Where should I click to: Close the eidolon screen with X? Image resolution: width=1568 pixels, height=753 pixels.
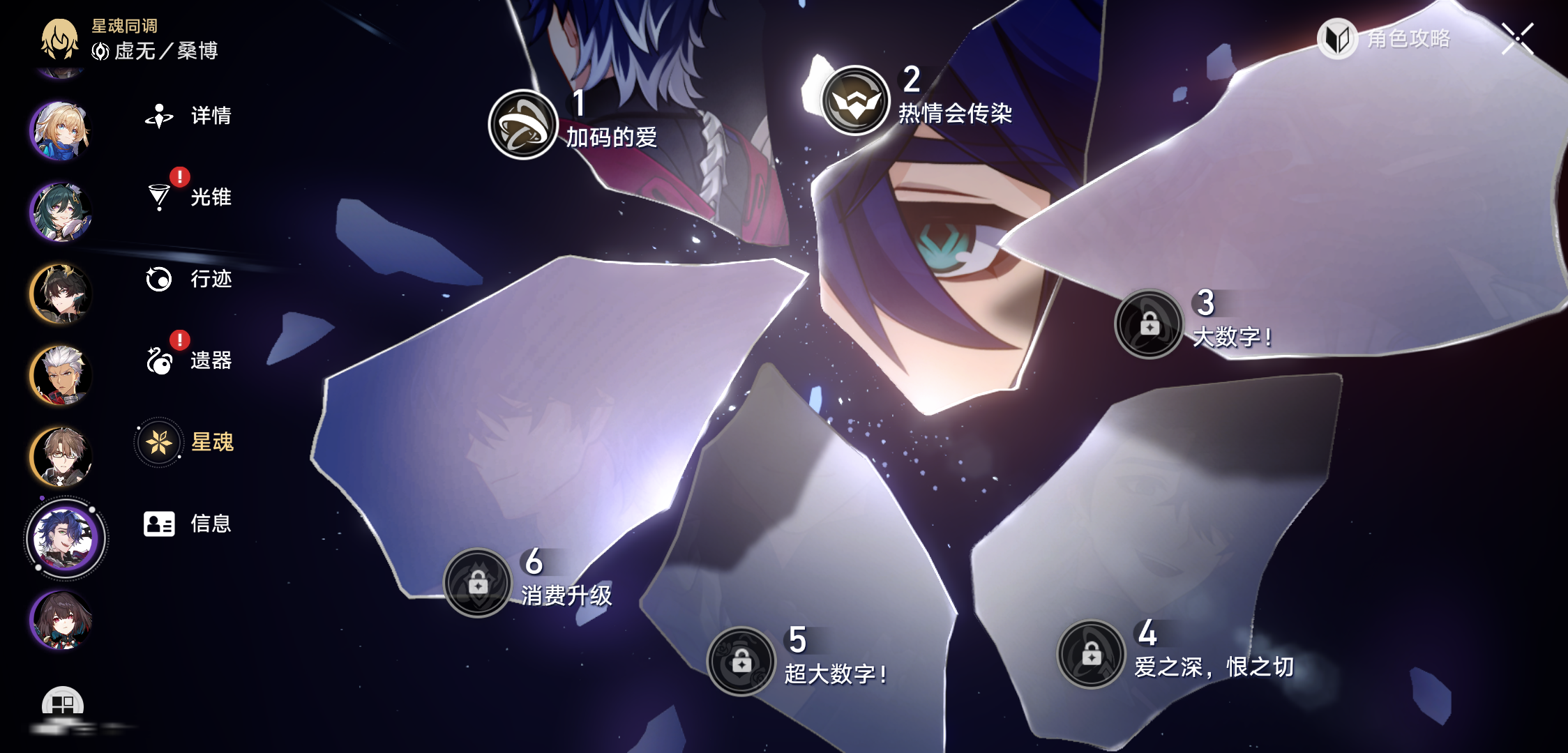click(x=1518, y=38)
